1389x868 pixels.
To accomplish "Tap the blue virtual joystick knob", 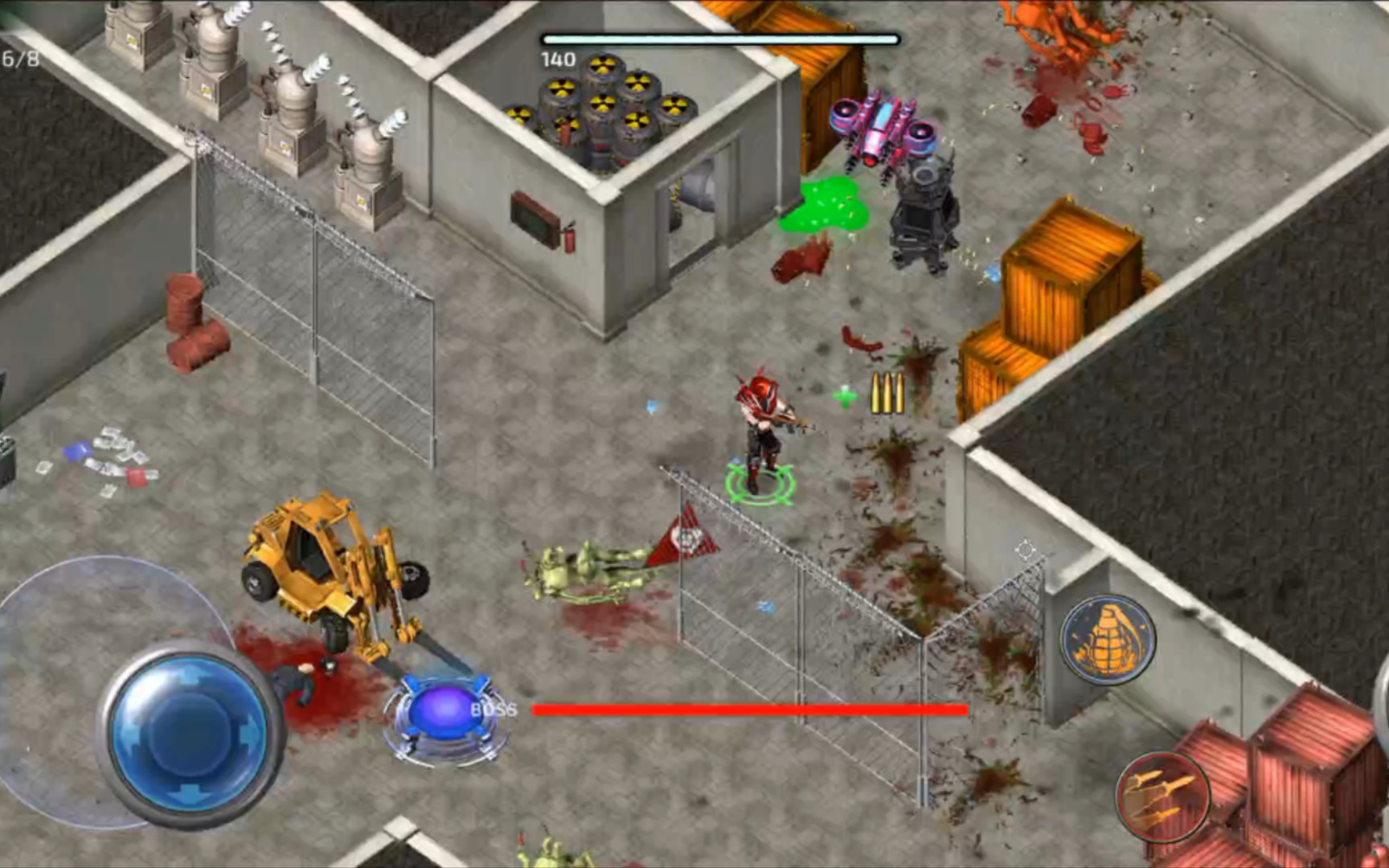I will (x=190, y=735).
